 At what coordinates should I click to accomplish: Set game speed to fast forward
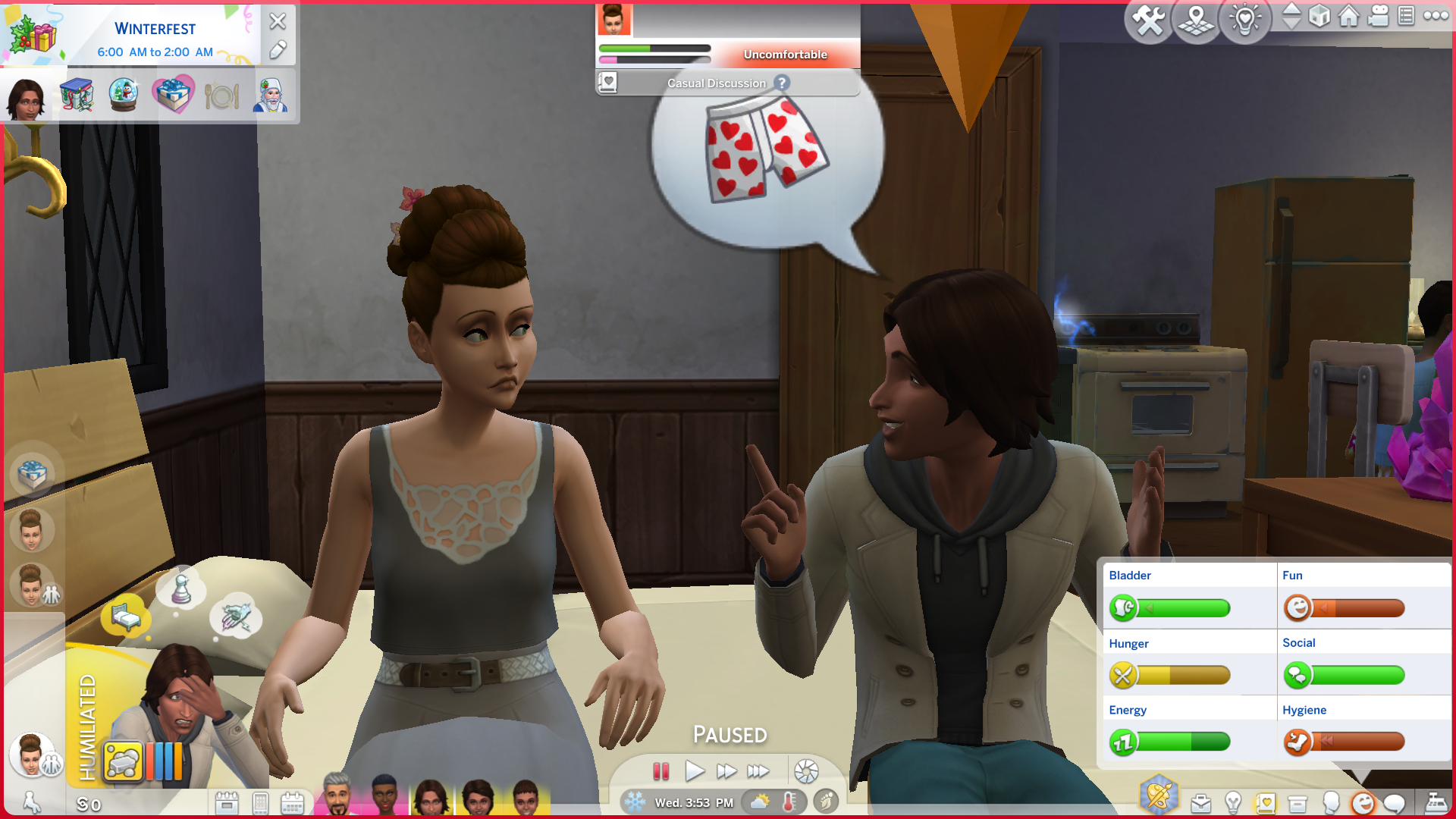click(726, 771)
